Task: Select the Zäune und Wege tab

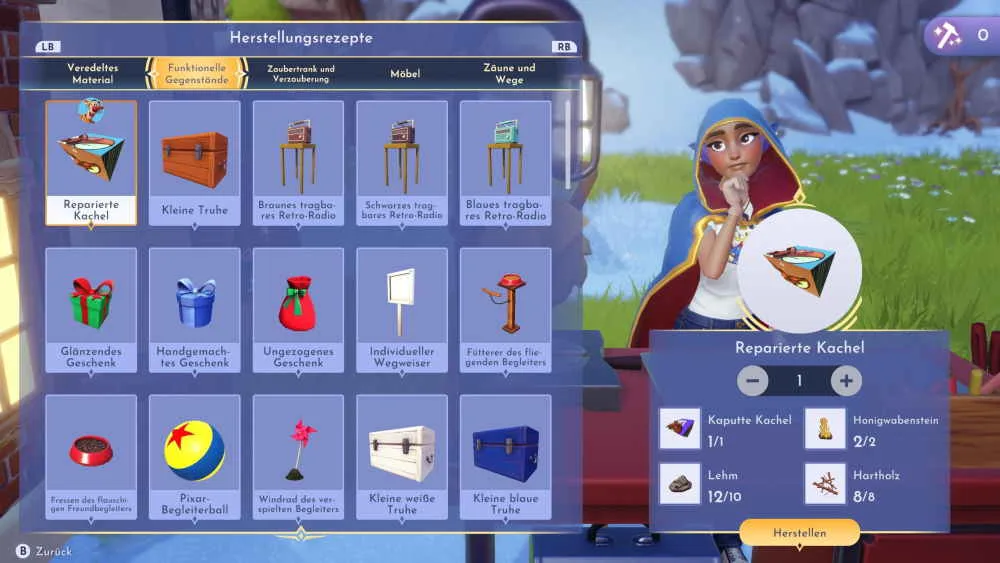Action: (509, 73)
